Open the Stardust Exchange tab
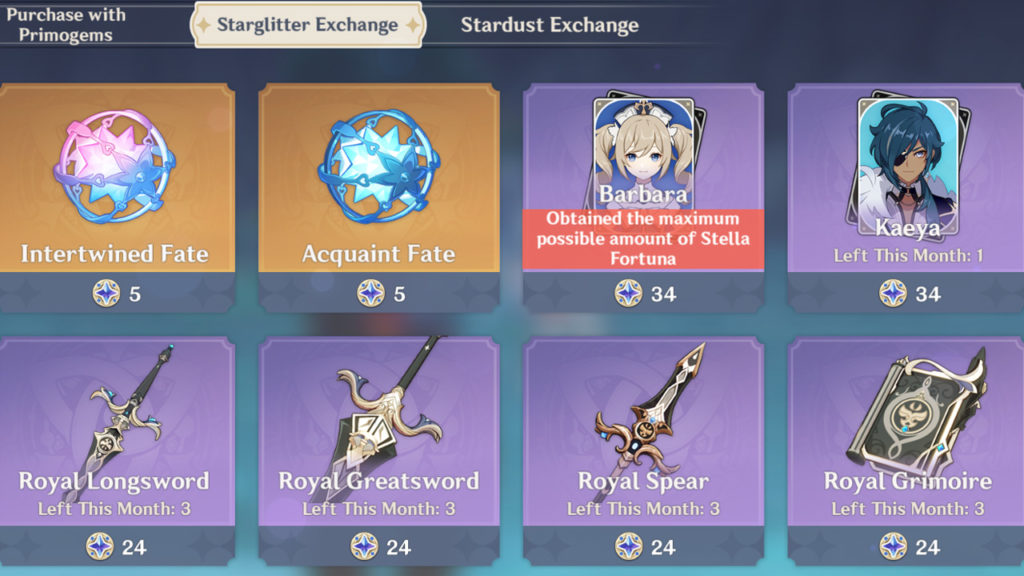1024x576 pixels. pos(549,25)
